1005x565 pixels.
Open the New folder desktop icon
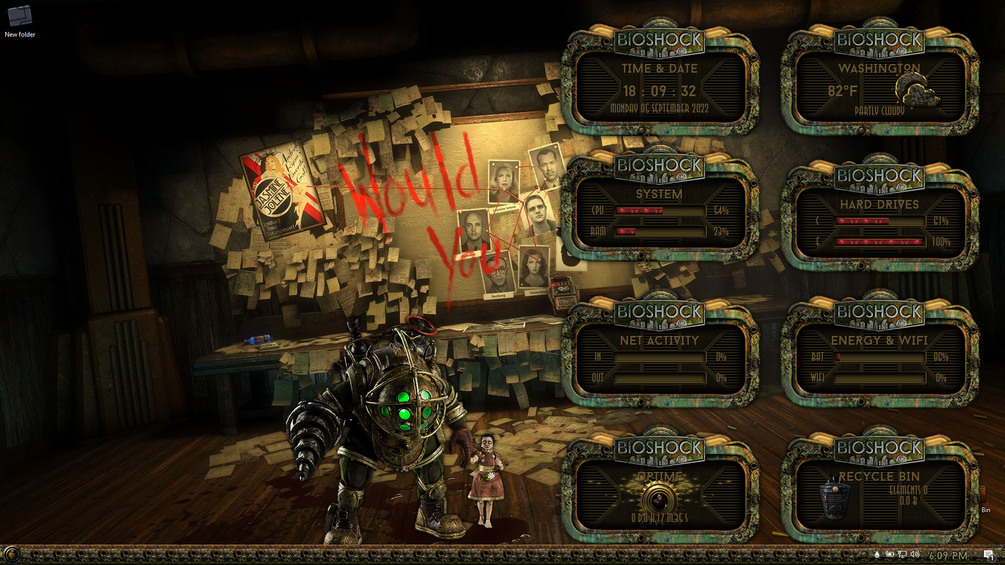(x=18, y=17)
